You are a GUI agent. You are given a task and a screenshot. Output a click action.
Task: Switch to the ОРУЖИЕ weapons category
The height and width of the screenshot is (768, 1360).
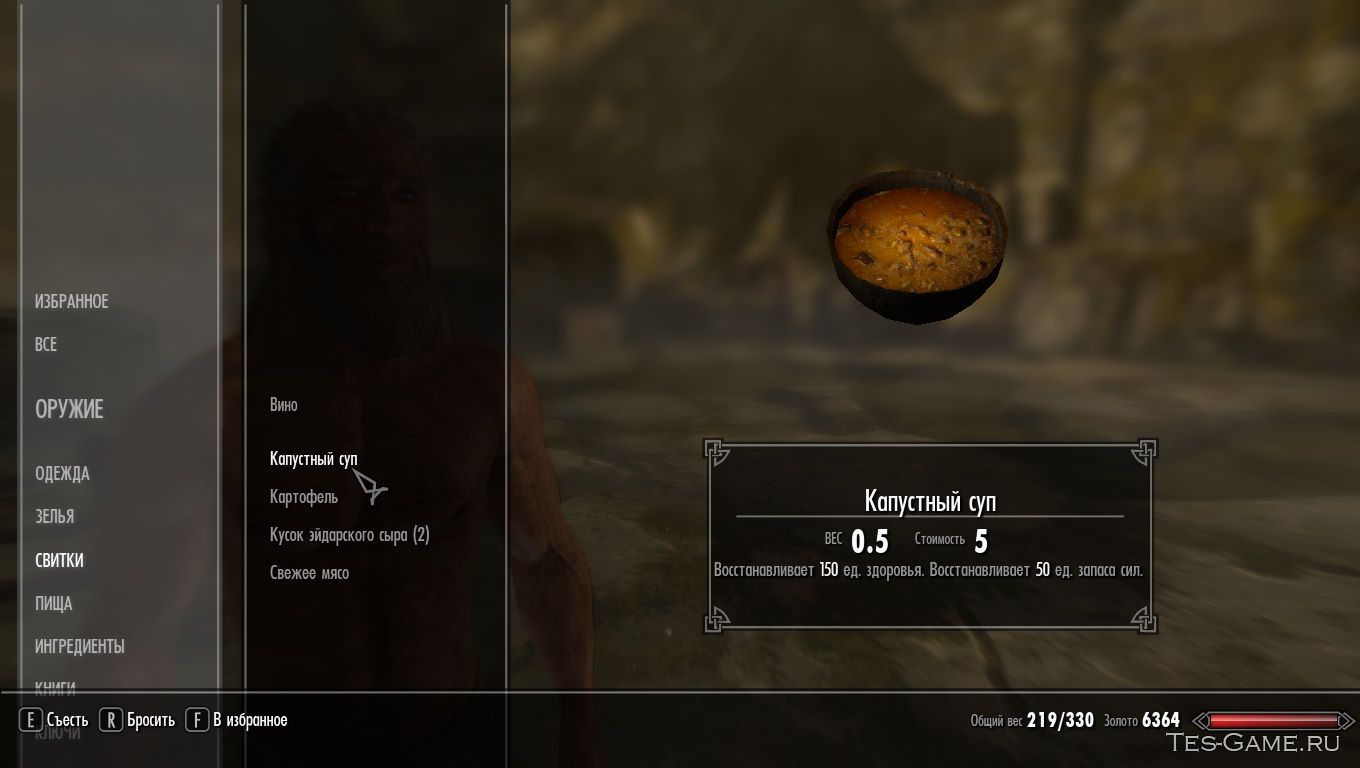tap(69, 409)
